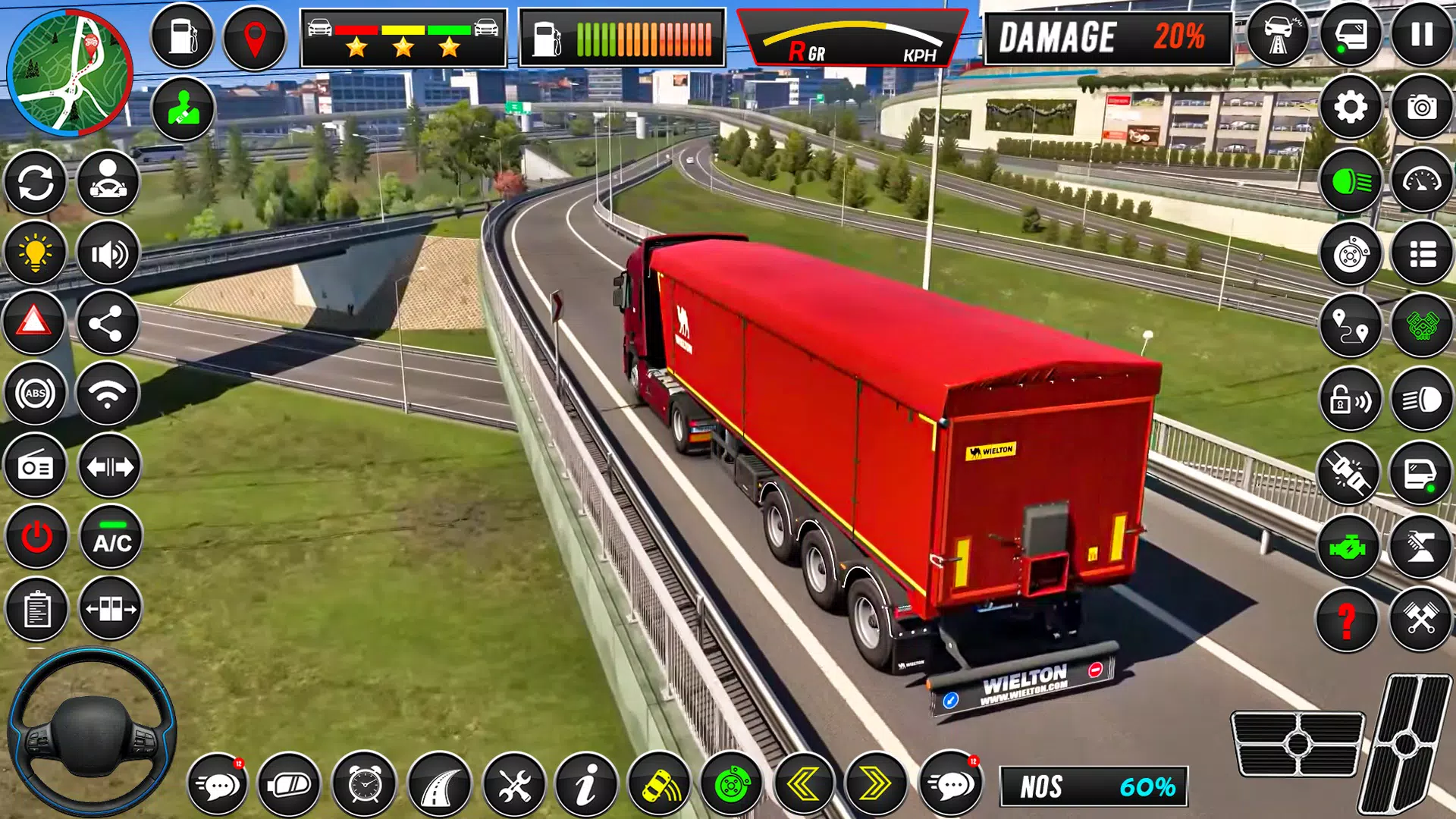
Task: Click the road selection icon
Action: point(438,785)
